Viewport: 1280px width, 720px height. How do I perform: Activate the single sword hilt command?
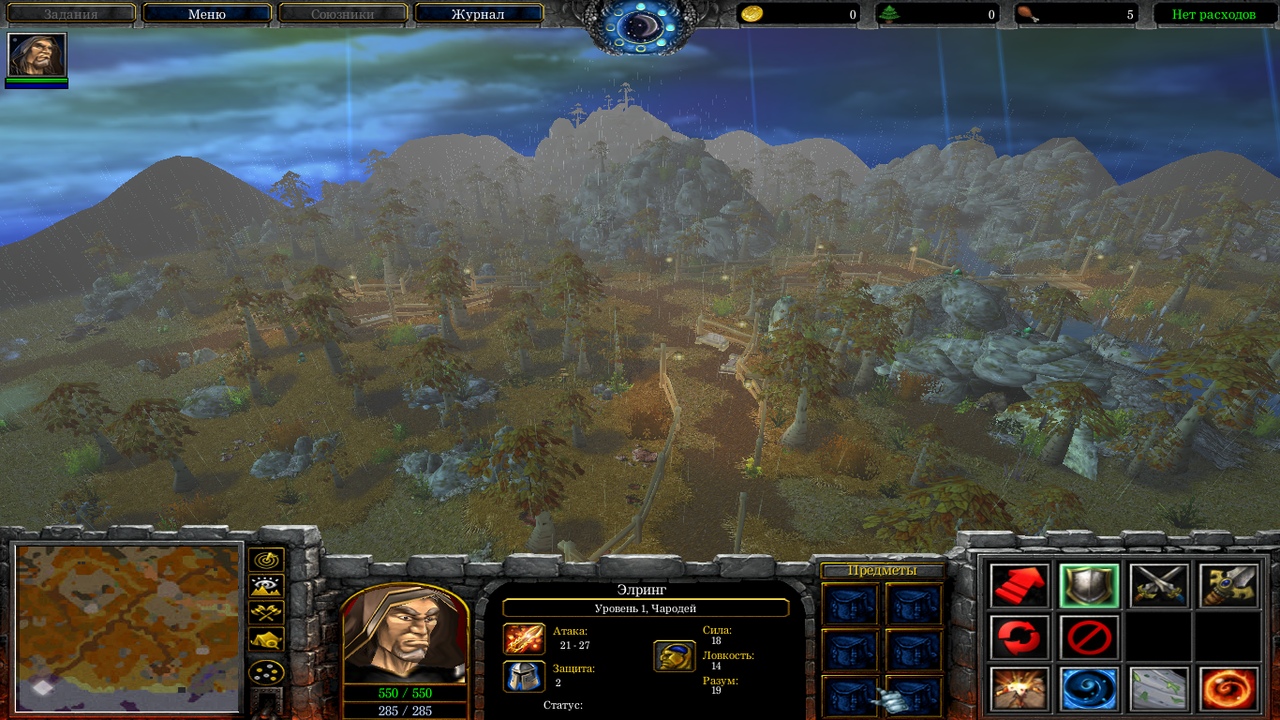pos(1229,586)
